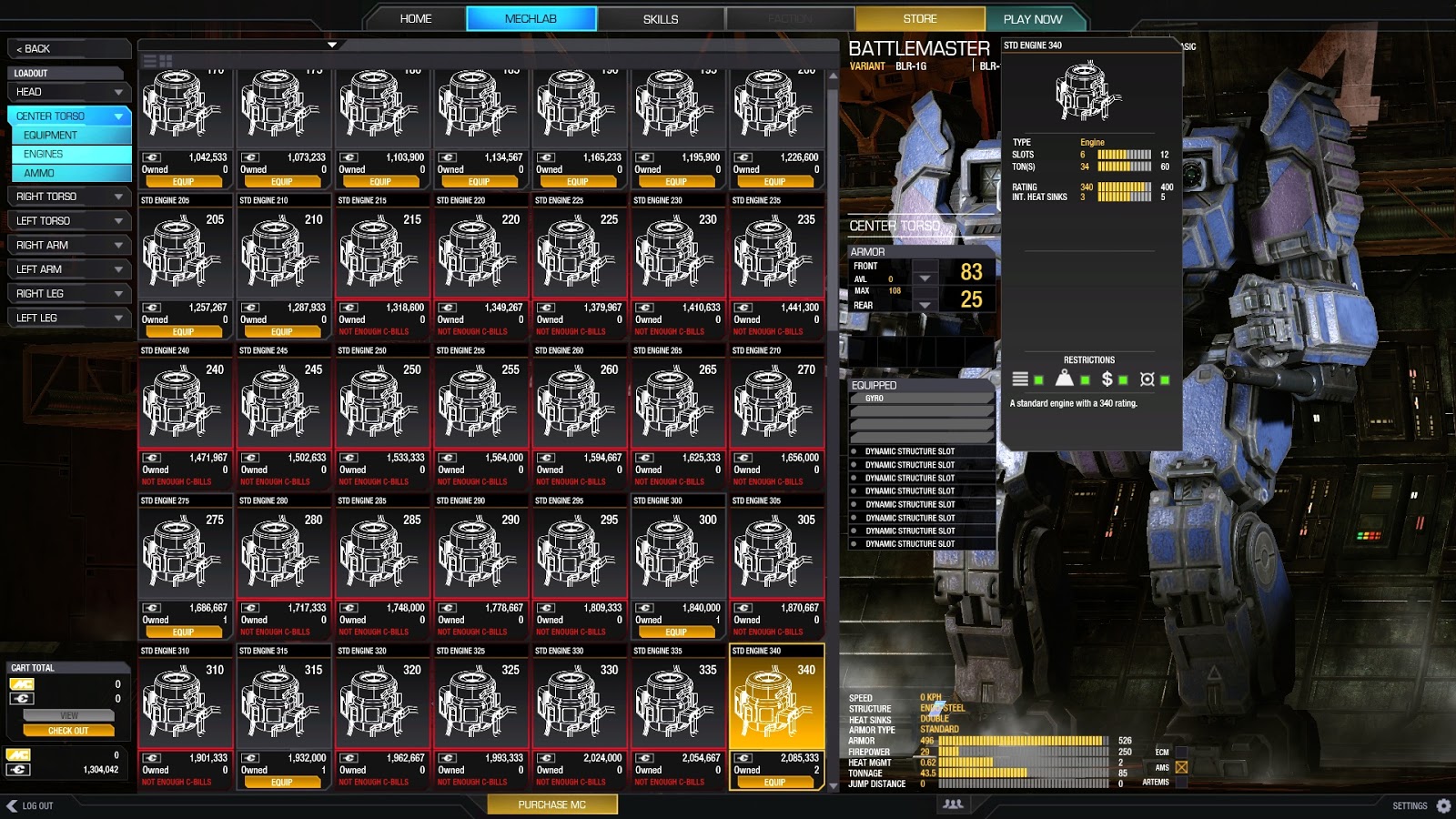1456x819 pixels.
Task: Click the CHECK OUT button in cart
Action: [69, 730]
